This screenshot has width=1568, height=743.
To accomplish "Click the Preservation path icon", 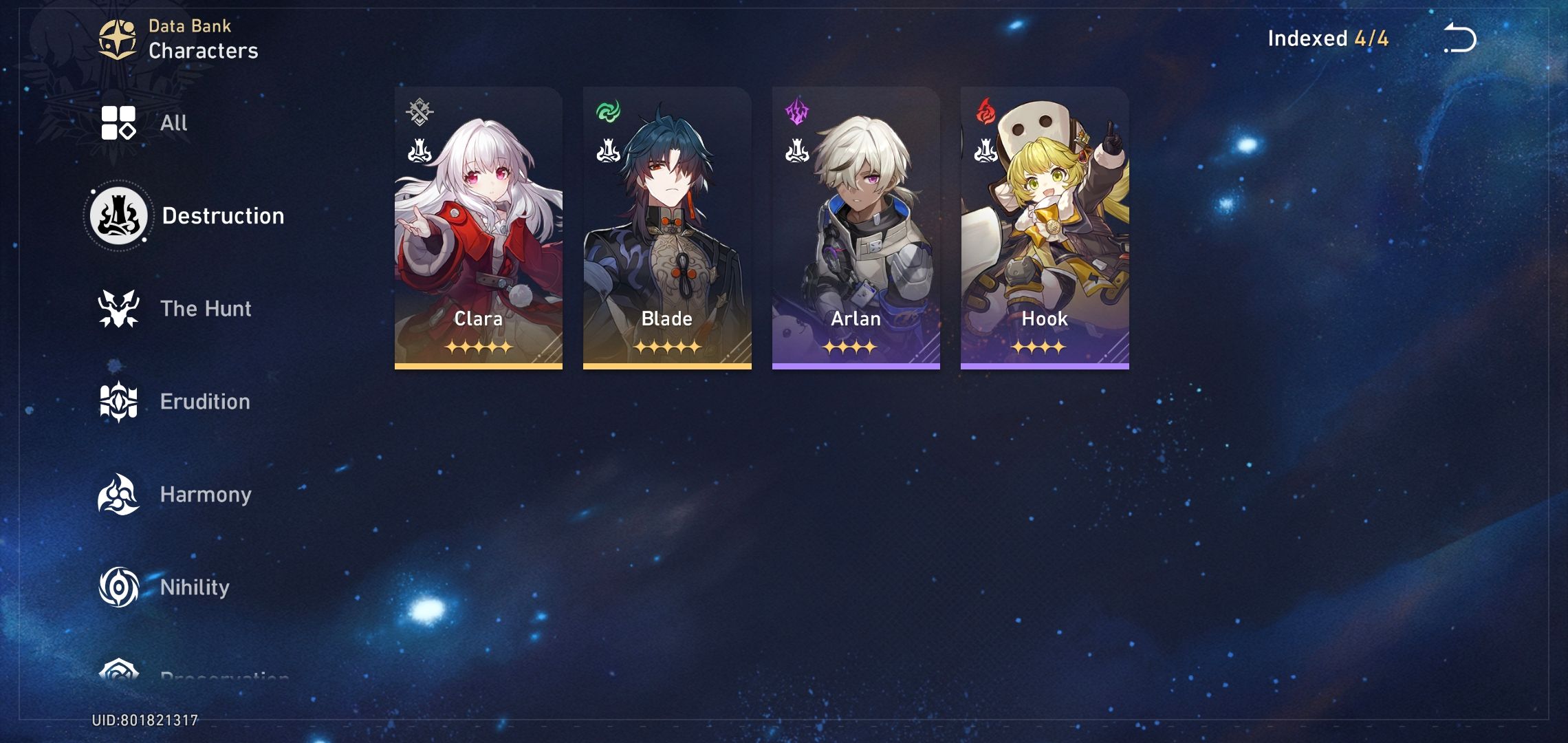I will pos(118,678).
